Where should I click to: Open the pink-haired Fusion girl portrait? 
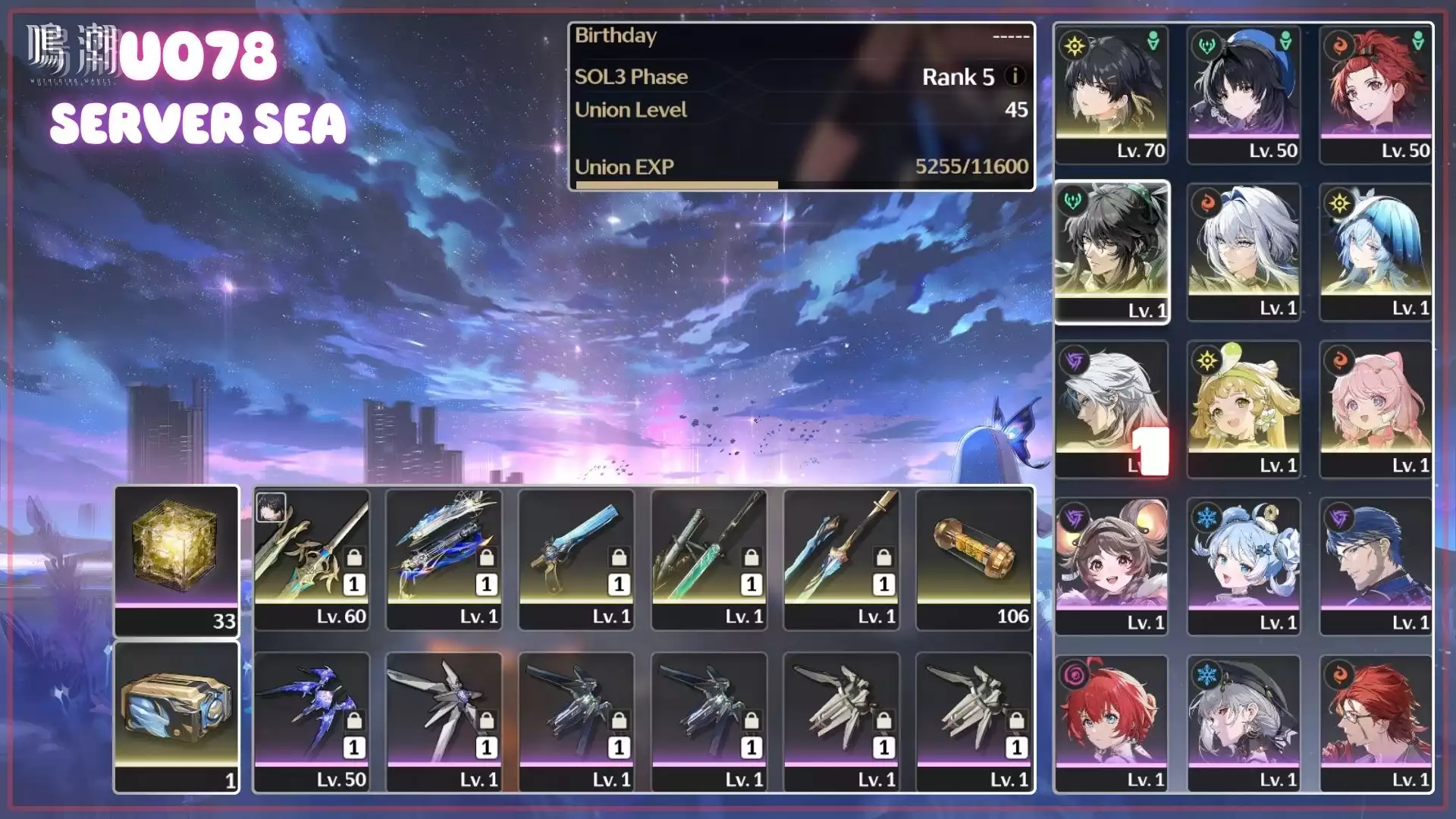coord(1376,409)
